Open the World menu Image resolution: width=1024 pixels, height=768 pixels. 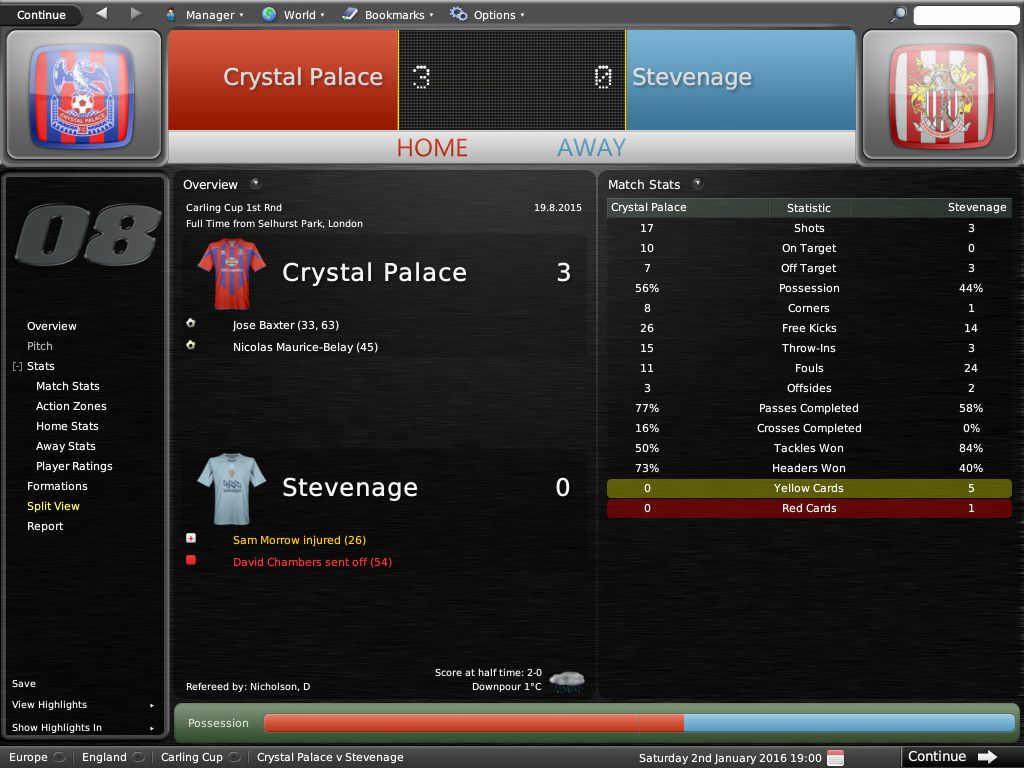[293, 15]
